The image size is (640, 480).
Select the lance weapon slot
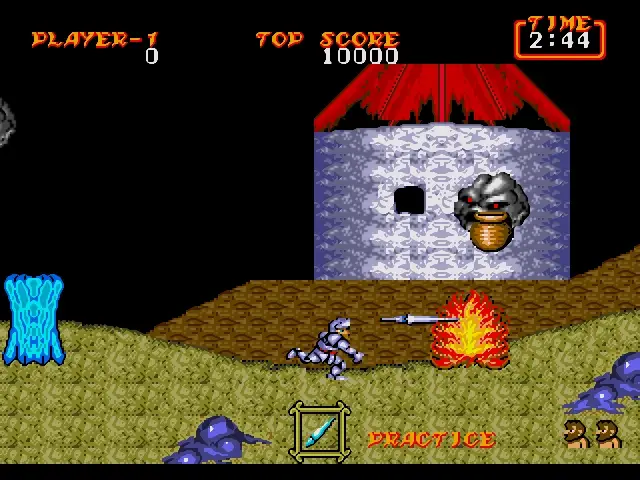[x=320, y=431]
